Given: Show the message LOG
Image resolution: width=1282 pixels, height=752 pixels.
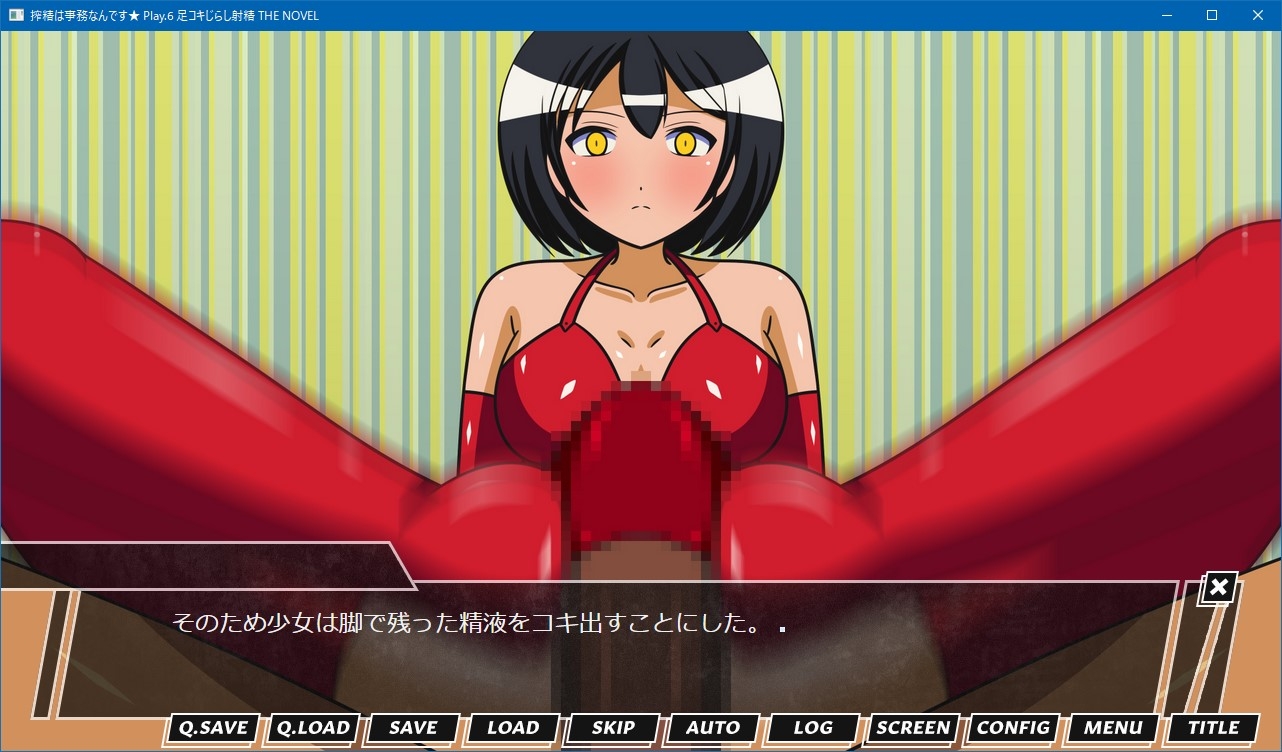Looking at the screenshot, I should point(813,728).
